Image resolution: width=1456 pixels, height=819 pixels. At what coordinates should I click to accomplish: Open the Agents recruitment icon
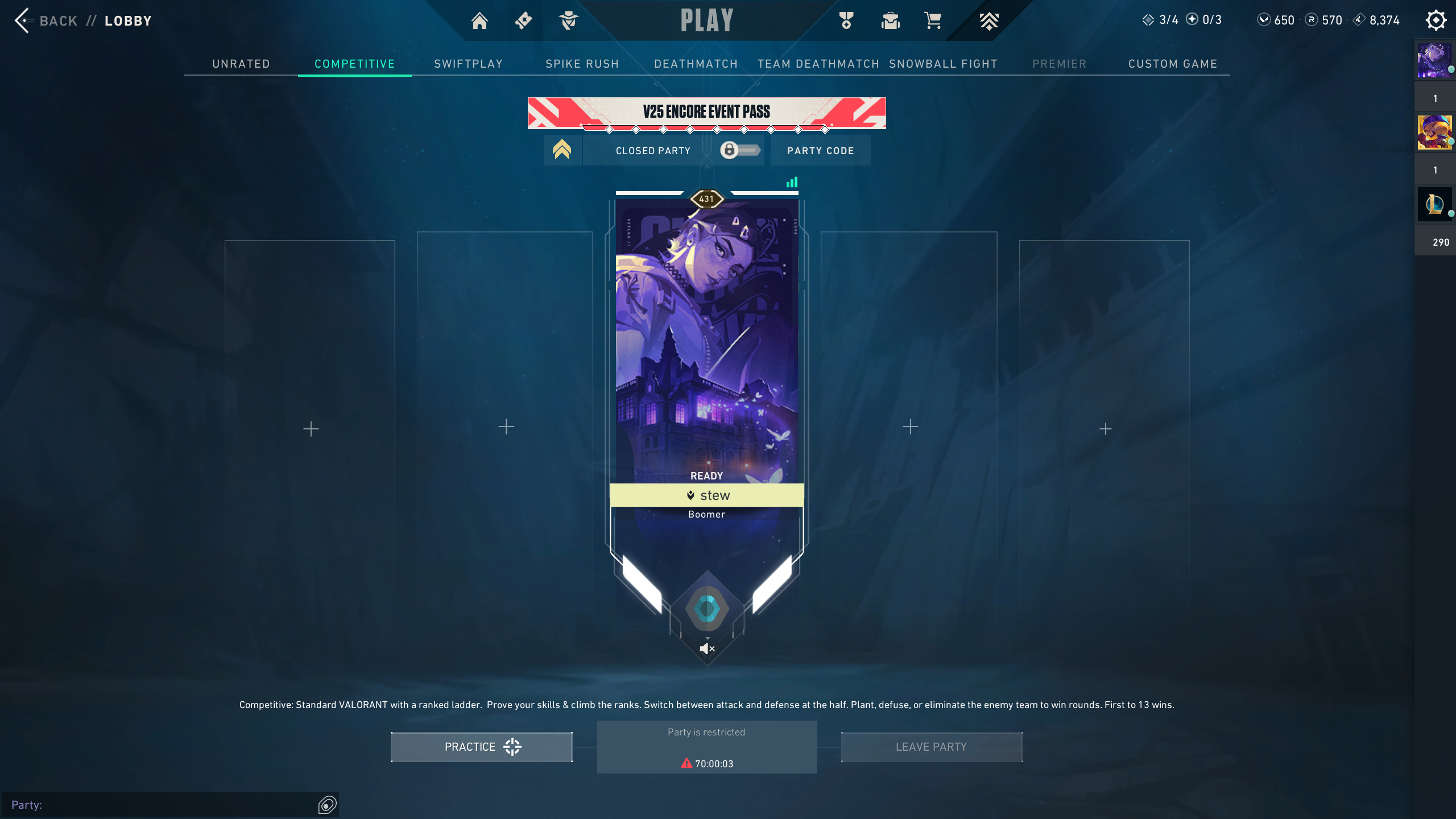(x=569, y=20)
